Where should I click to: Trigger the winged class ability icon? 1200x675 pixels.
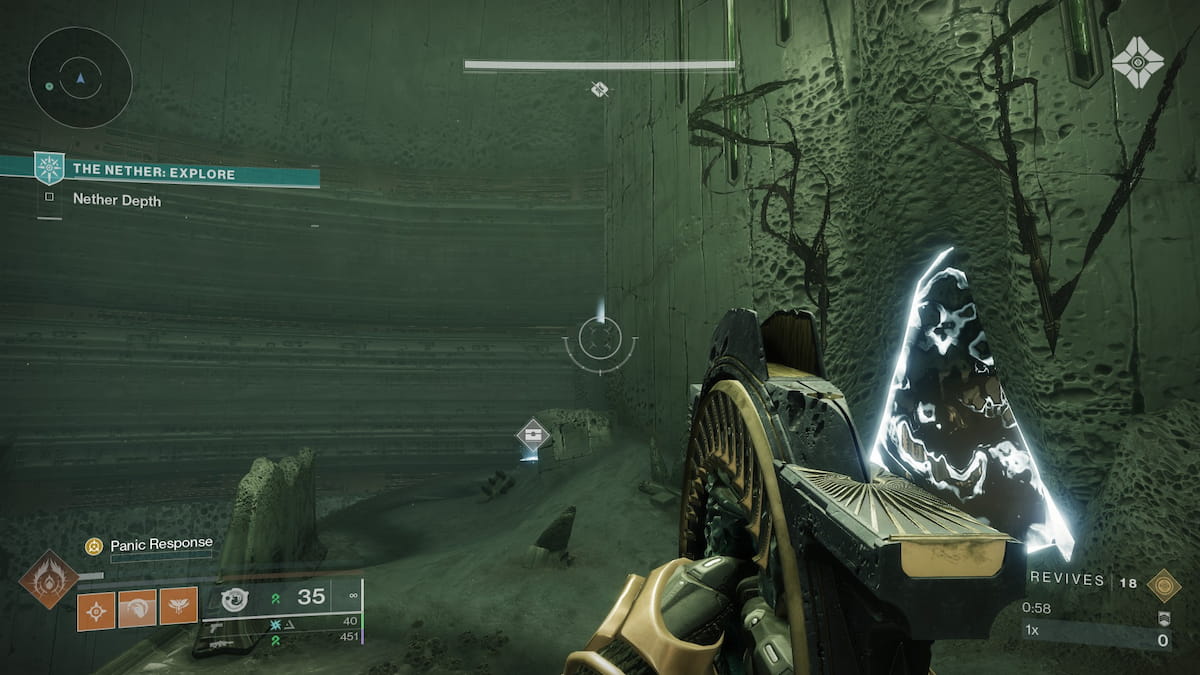178,606
